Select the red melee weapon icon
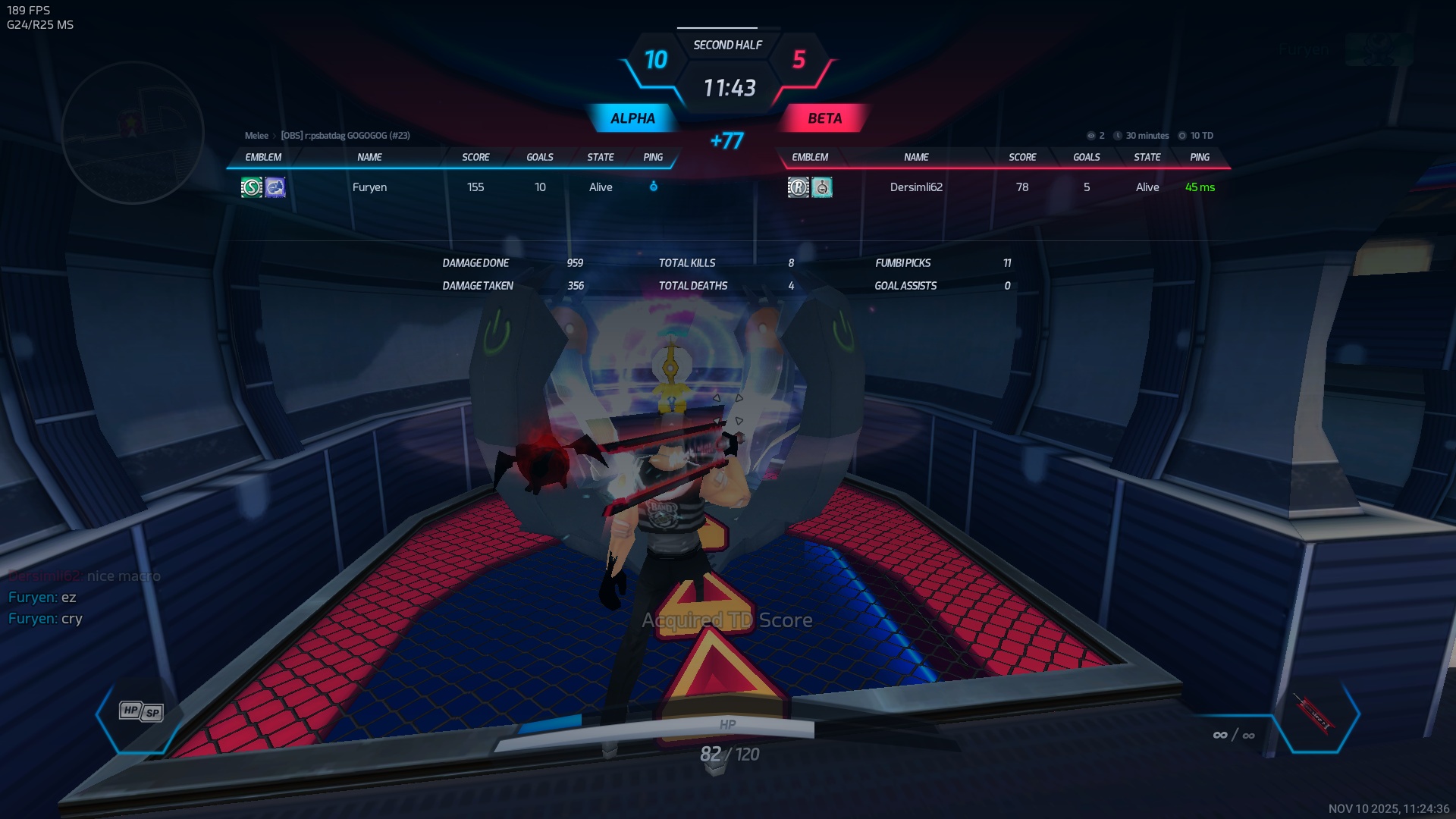The height and width of the screenshot is (819, 1456). [x=1315, y=714]
